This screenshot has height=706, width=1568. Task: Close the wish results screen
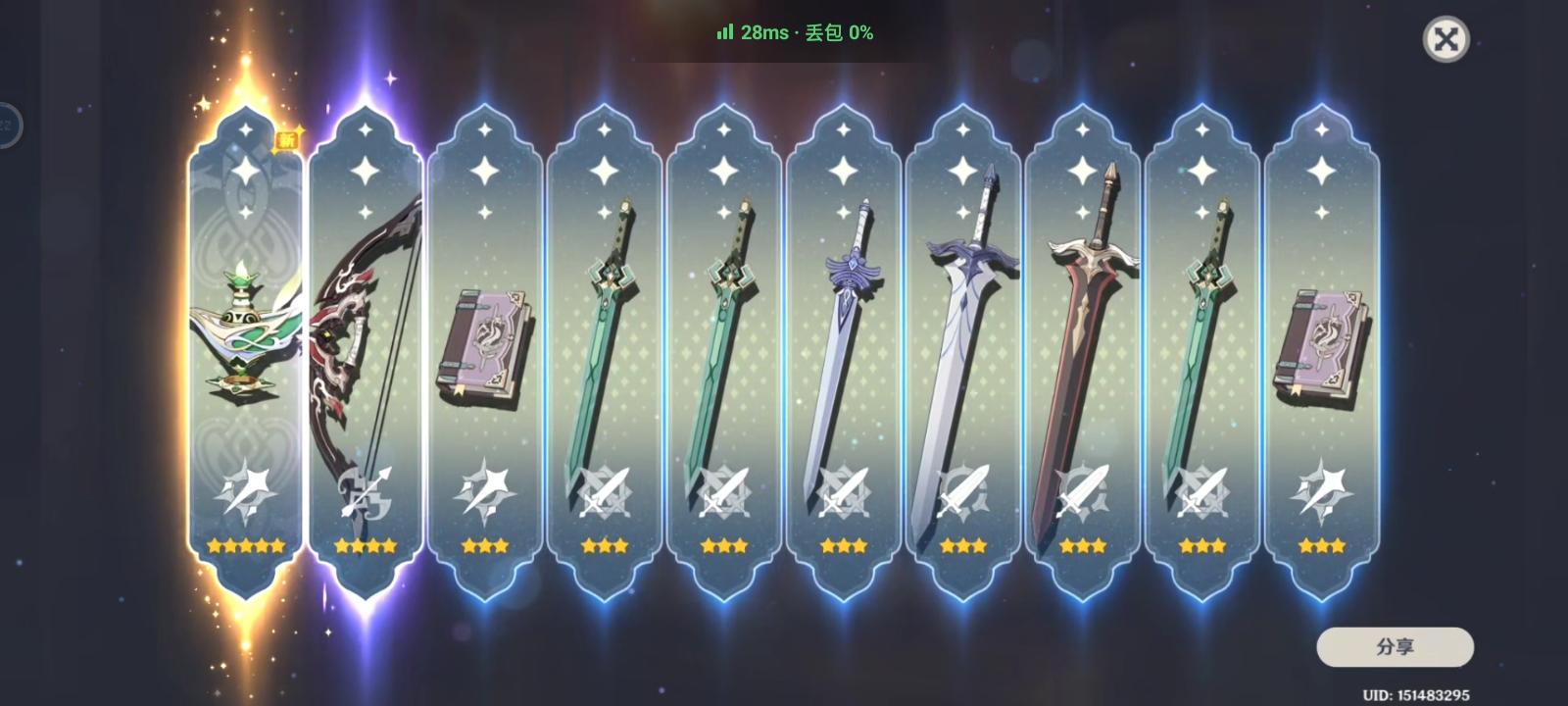tap(1447, 40)
